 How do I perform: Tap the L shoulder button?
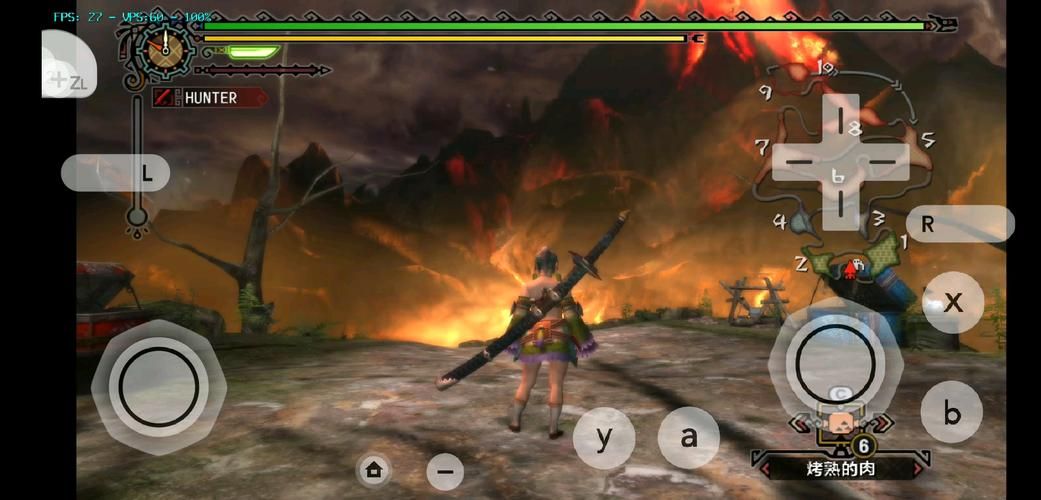coord(115,173)
